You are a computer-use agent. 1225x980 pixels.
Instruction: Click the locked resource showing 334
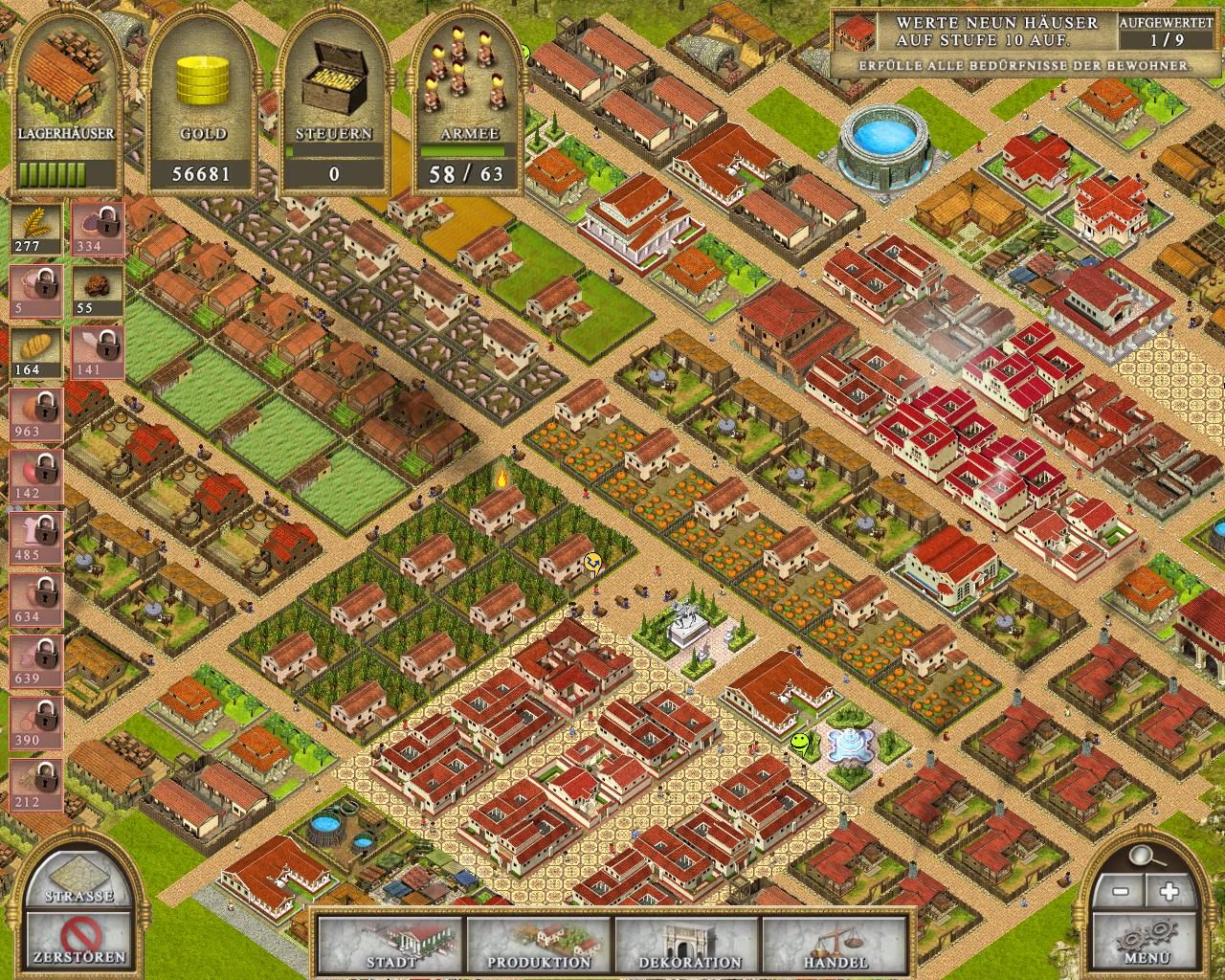pos(96,229)
